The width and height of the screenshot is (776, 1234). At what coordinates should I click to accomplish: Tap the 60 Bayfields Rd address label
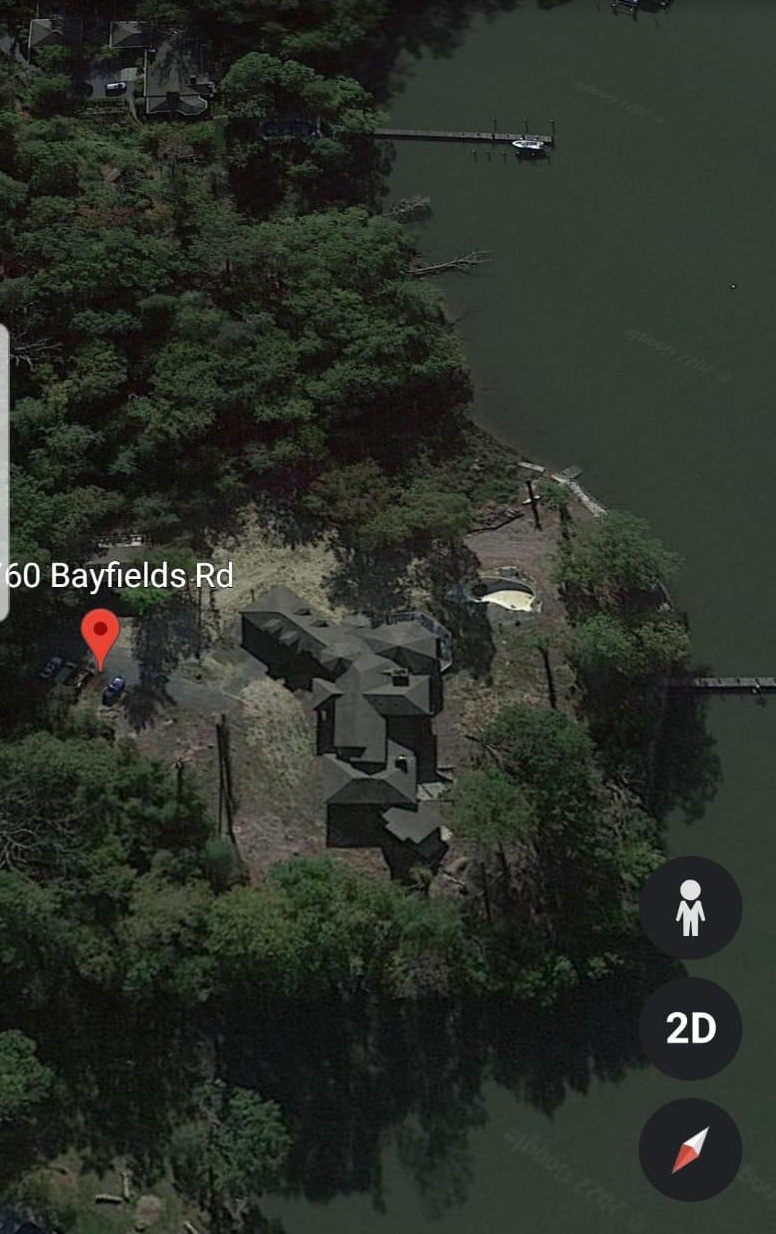119,576
